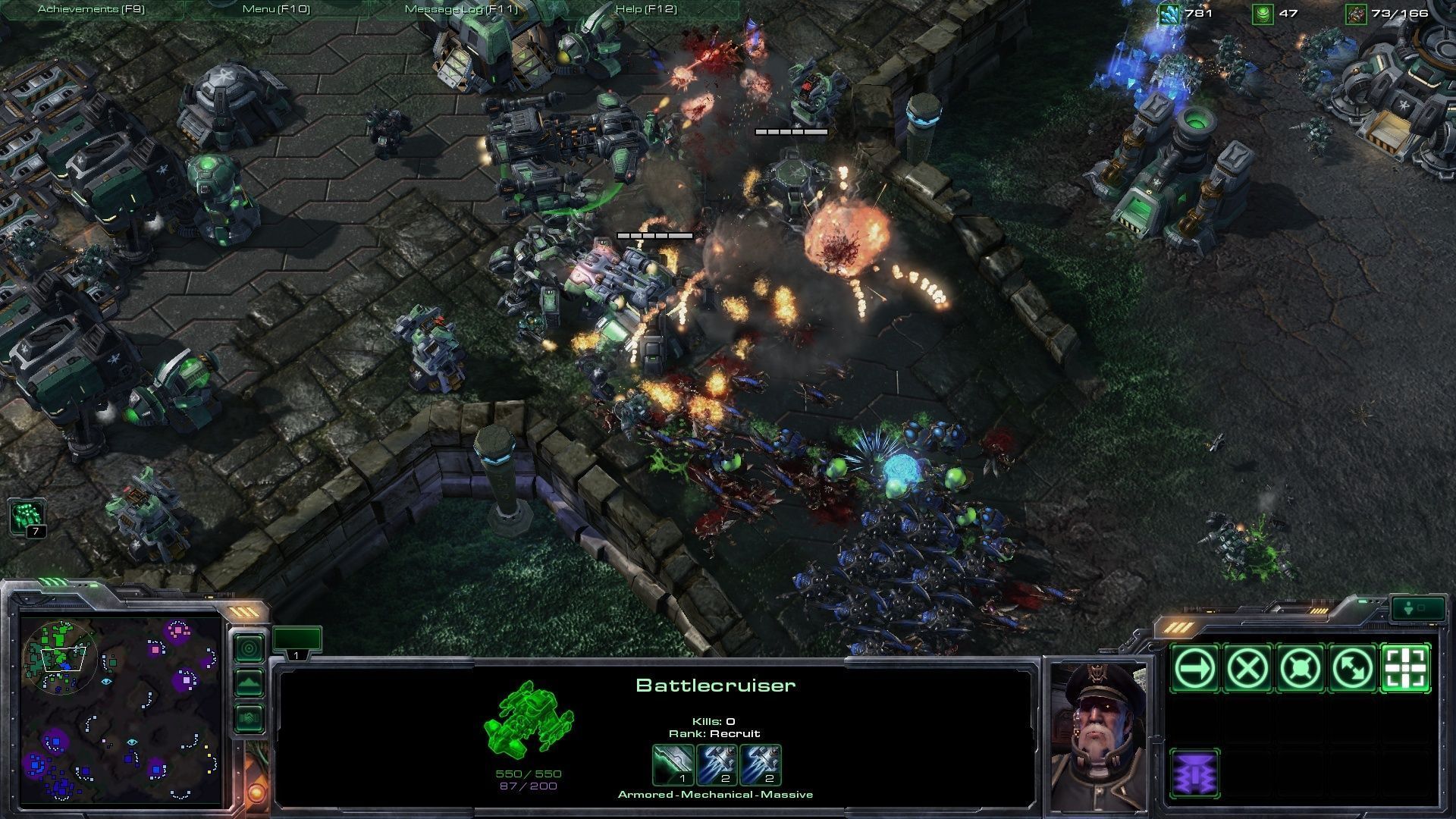Toggle minimap terrain display
The width and height of the screenshot is (1456, 819).
pos(249,683)
